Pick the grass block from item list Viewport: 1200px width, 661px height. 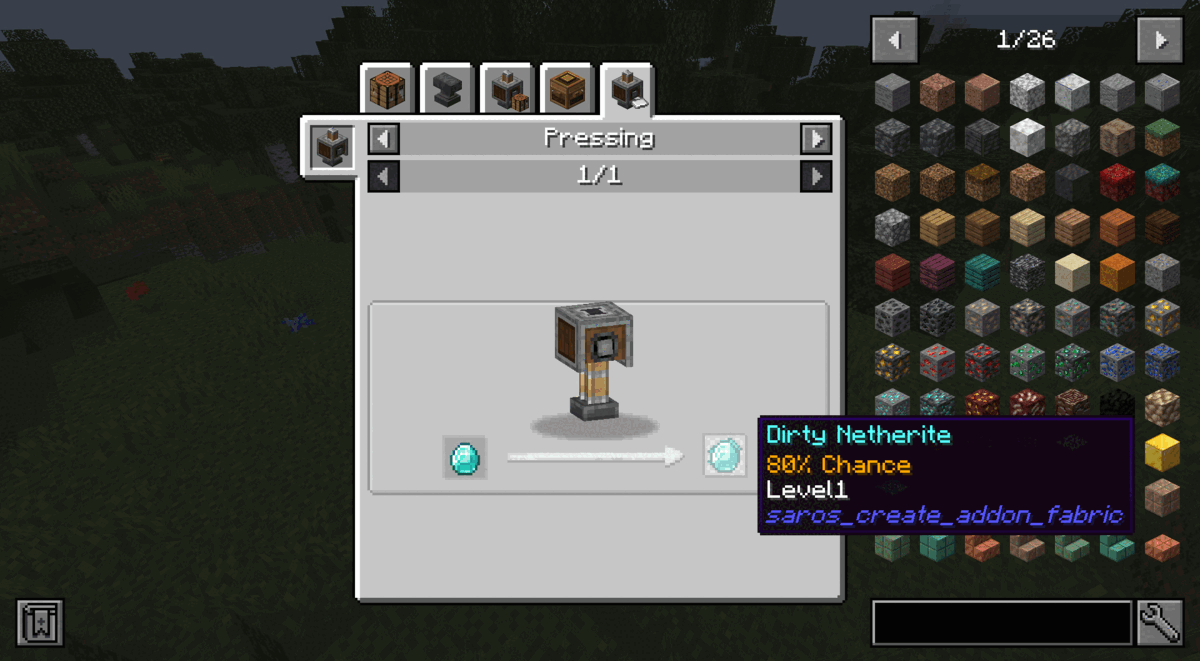(x=1162, y=137)
